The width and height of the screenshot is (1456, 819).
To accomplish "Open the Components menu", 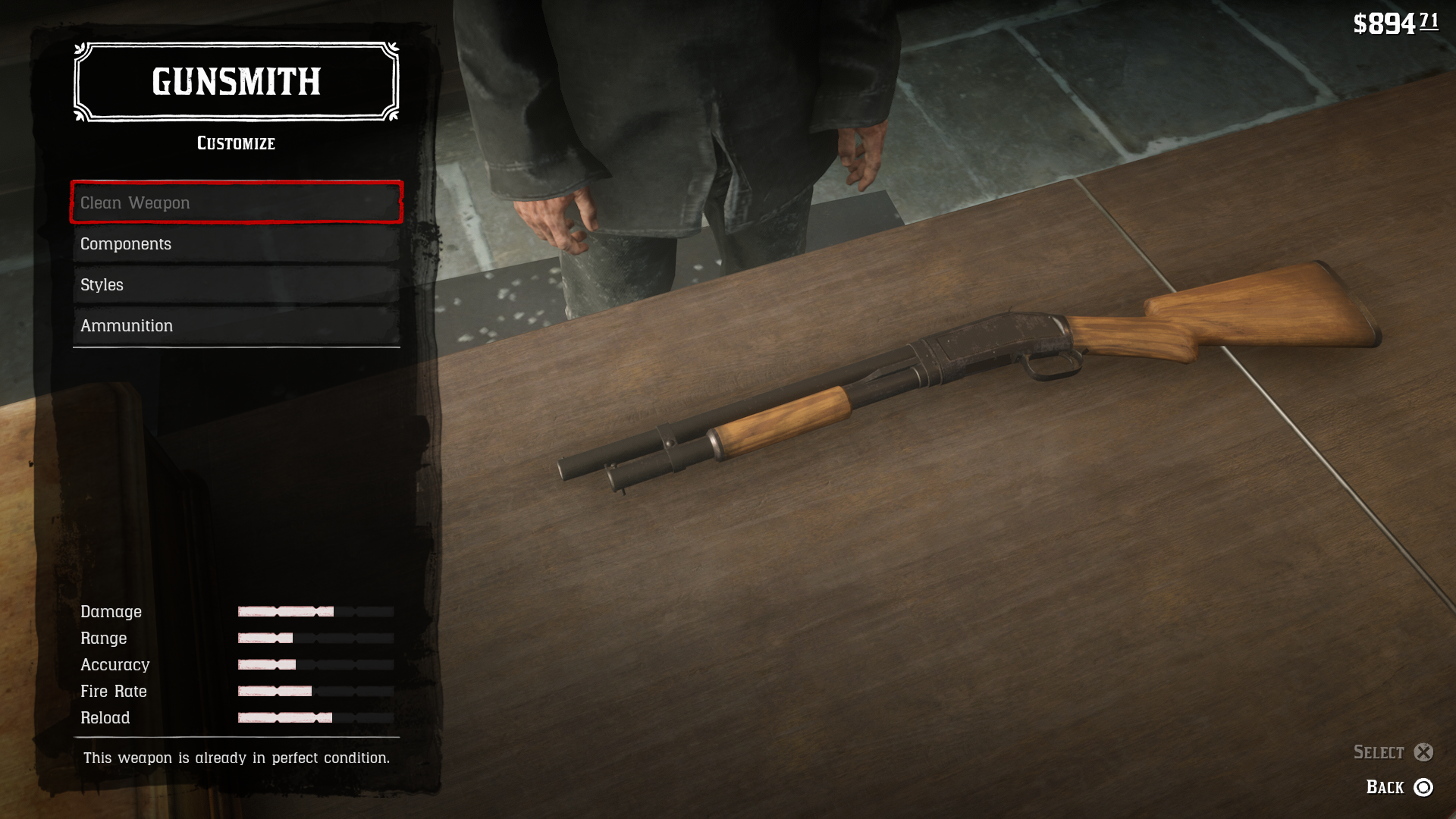I will point(236,244).
